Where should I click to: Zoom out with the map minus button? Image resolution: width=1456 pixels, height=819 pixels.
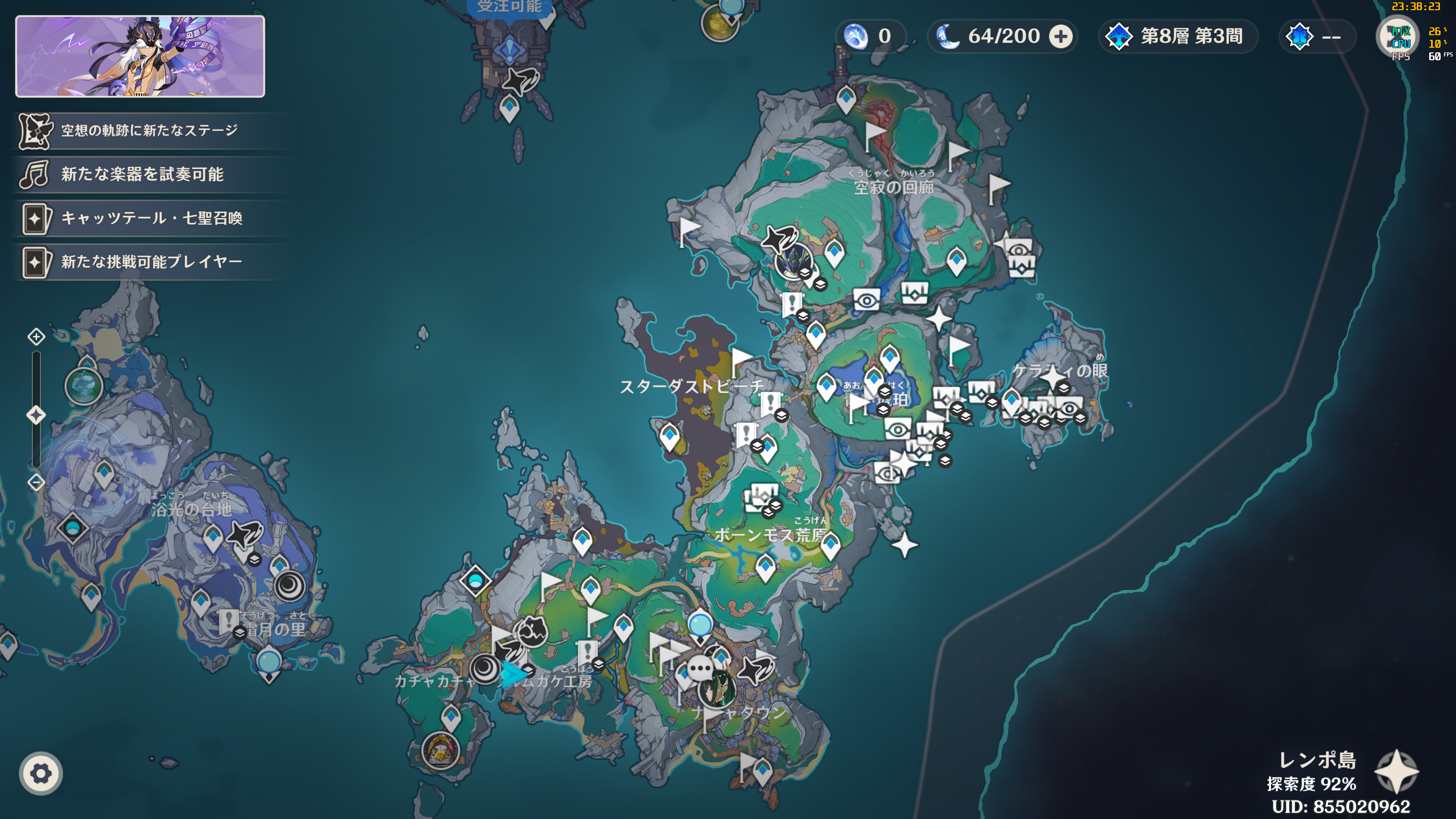pos(36,483)
